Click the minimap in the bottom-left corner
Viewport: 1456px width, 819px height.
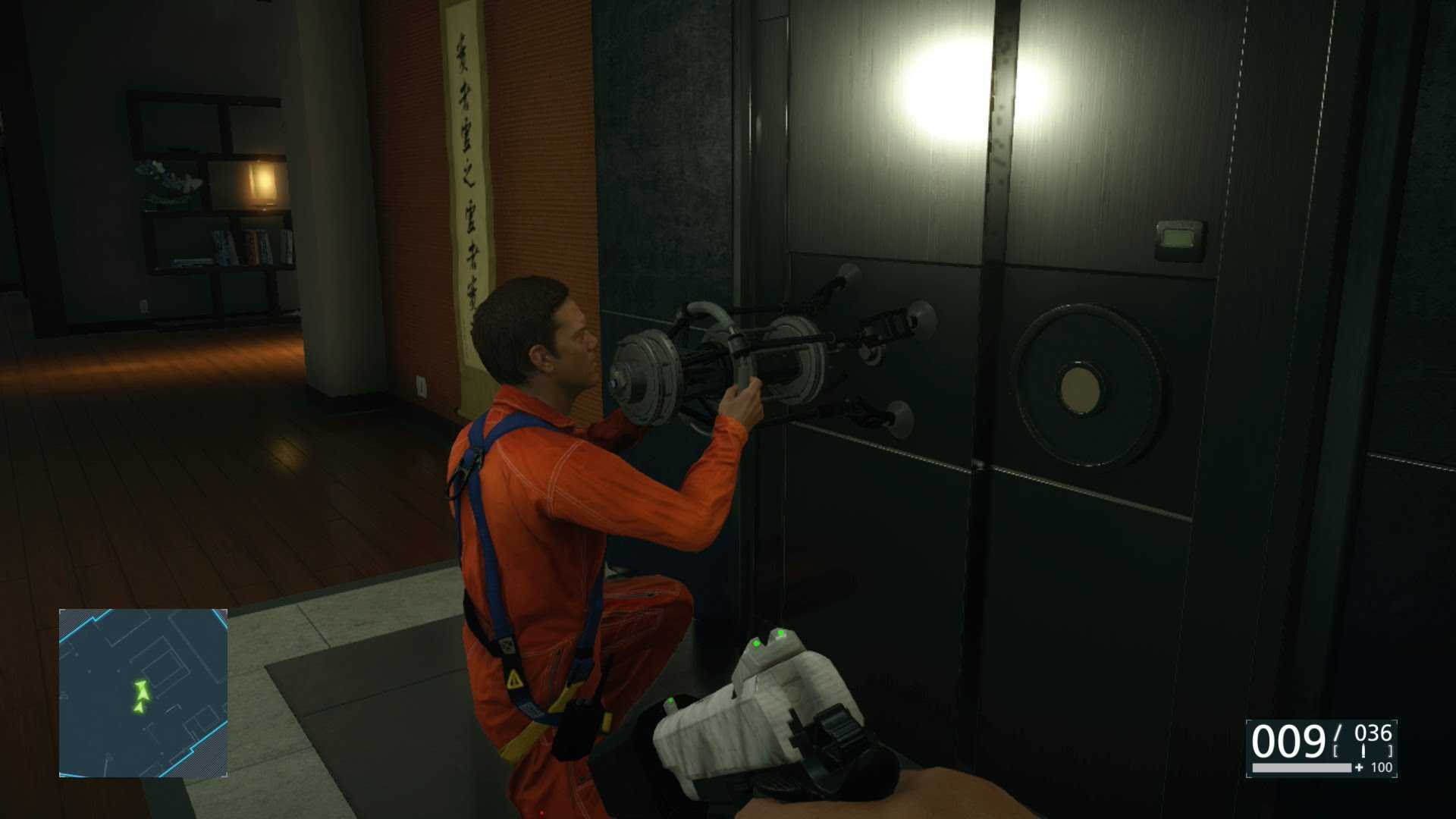[x=143, y=693]
